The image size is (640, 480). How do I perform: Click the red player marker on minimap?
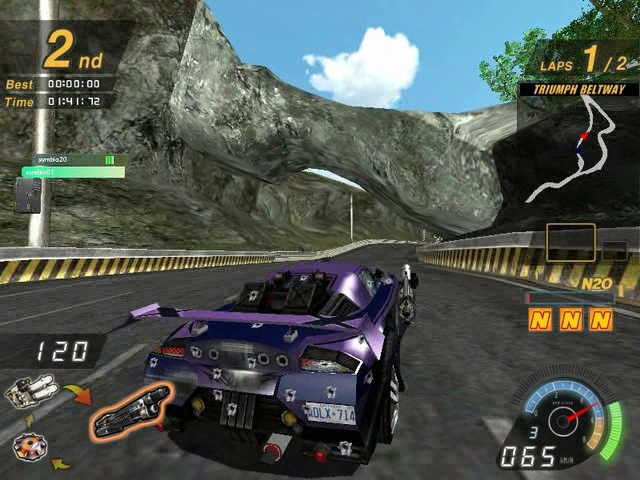584,134
